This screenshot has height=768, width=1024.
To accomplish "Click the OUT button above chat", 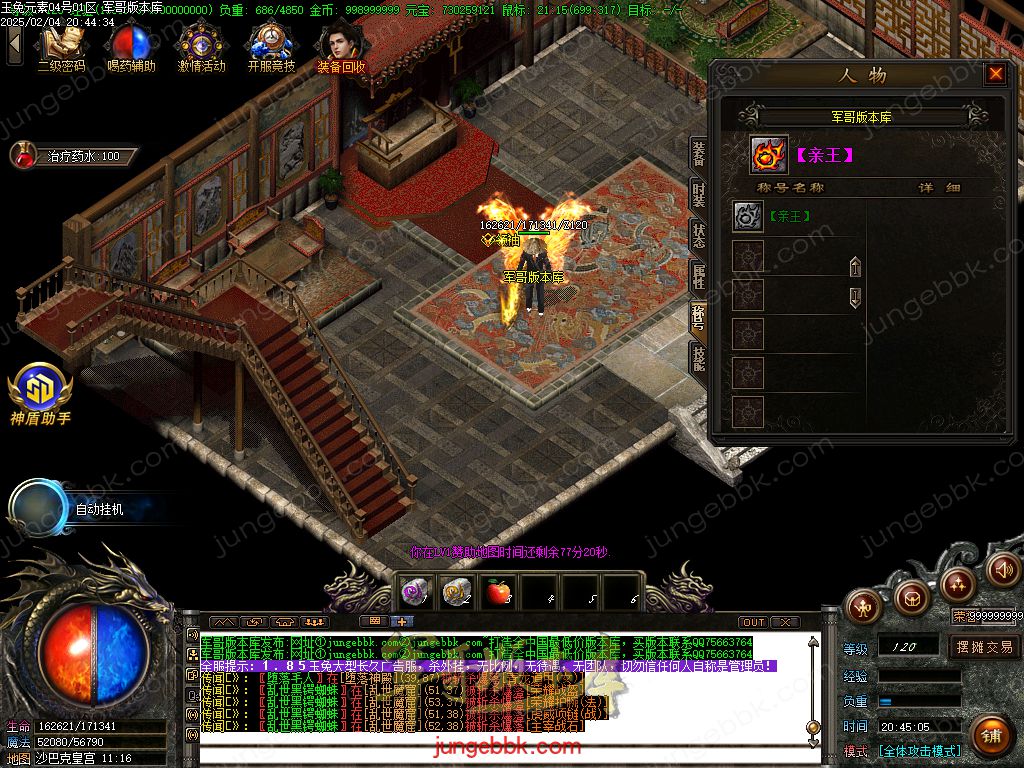I will pyautogui.click(x=753, y=622).
